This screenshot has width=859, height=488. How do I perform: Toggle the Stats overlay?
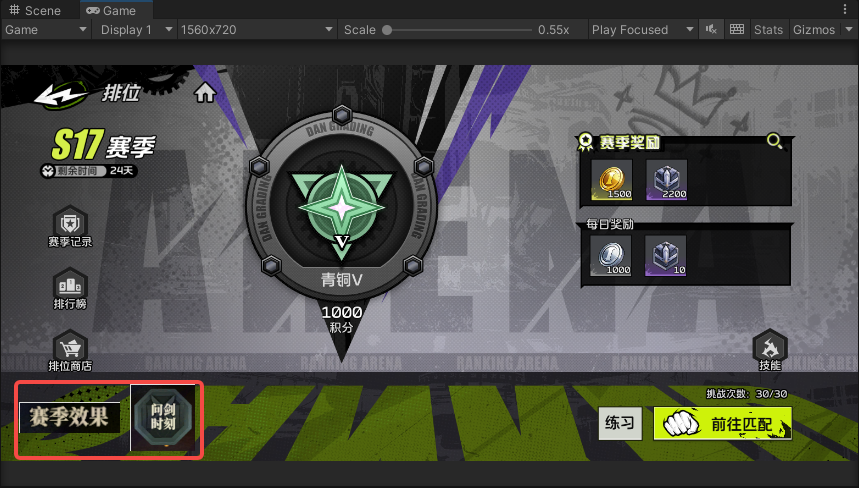[x=768, y=29]
